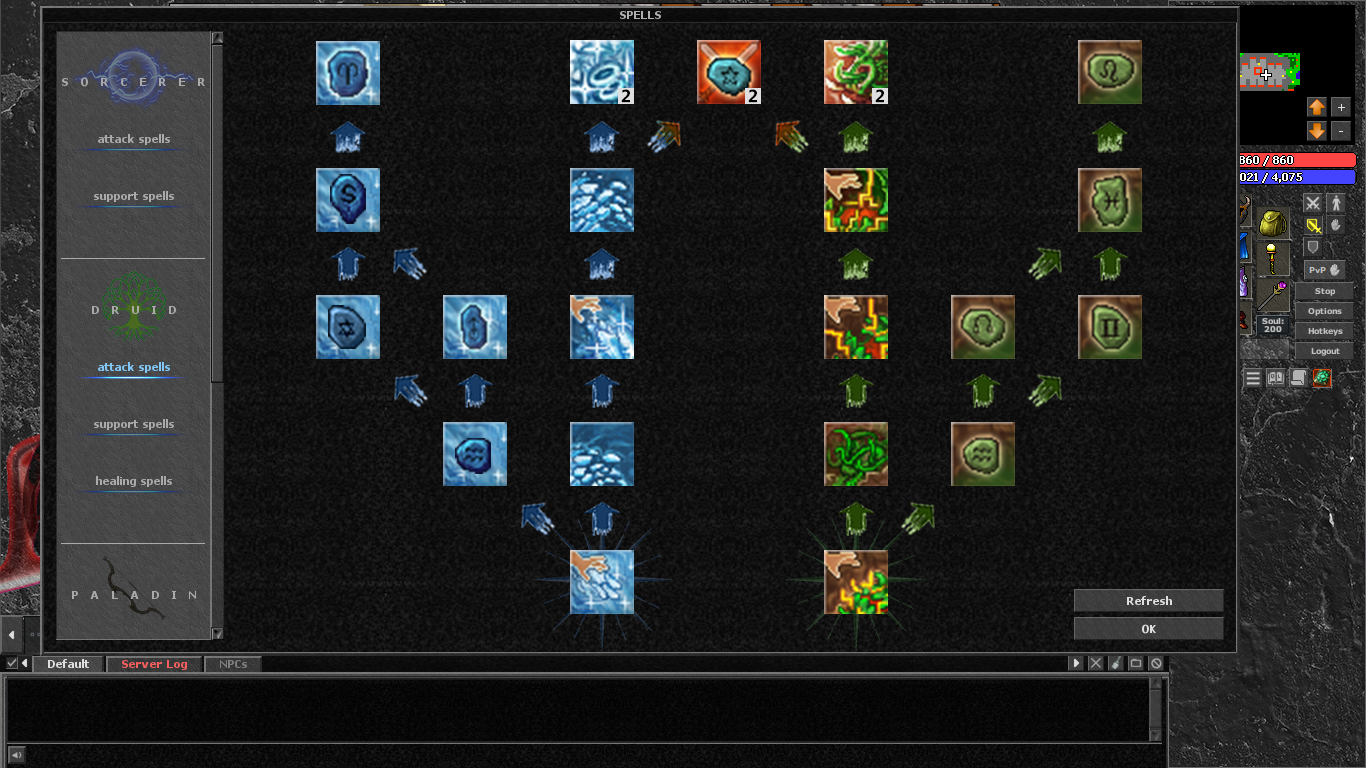Open the hamburger menu icon at bottom right

click(x=1252, y=377)
